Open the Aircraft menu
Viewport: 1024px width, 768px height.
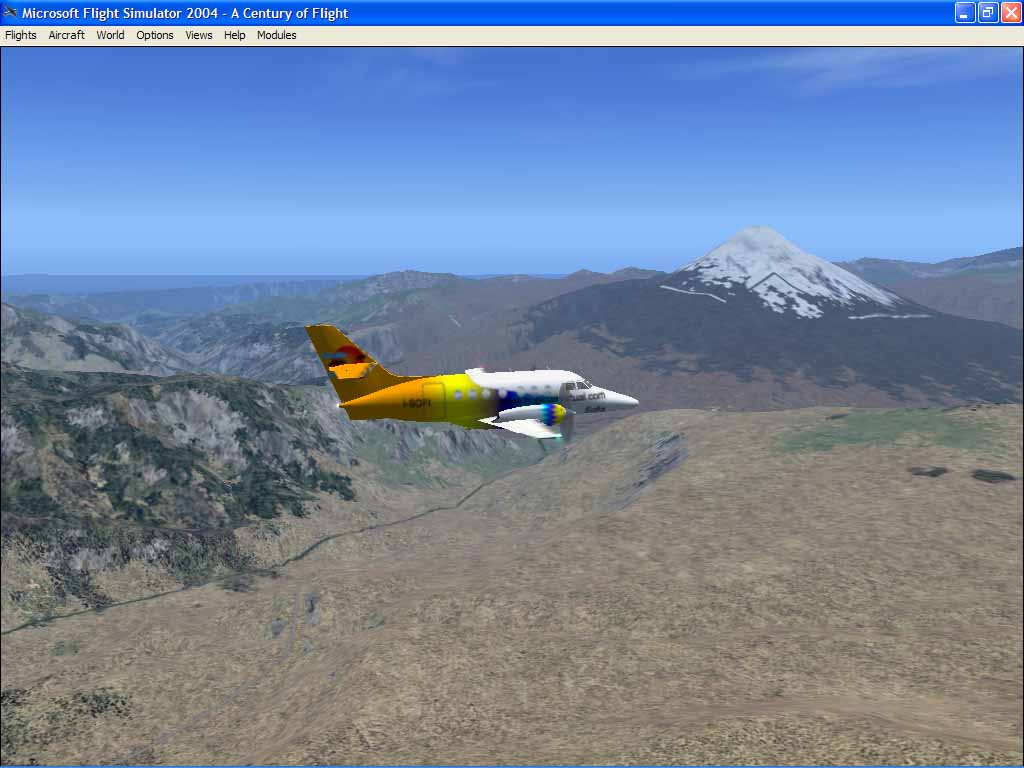(67, 35)
